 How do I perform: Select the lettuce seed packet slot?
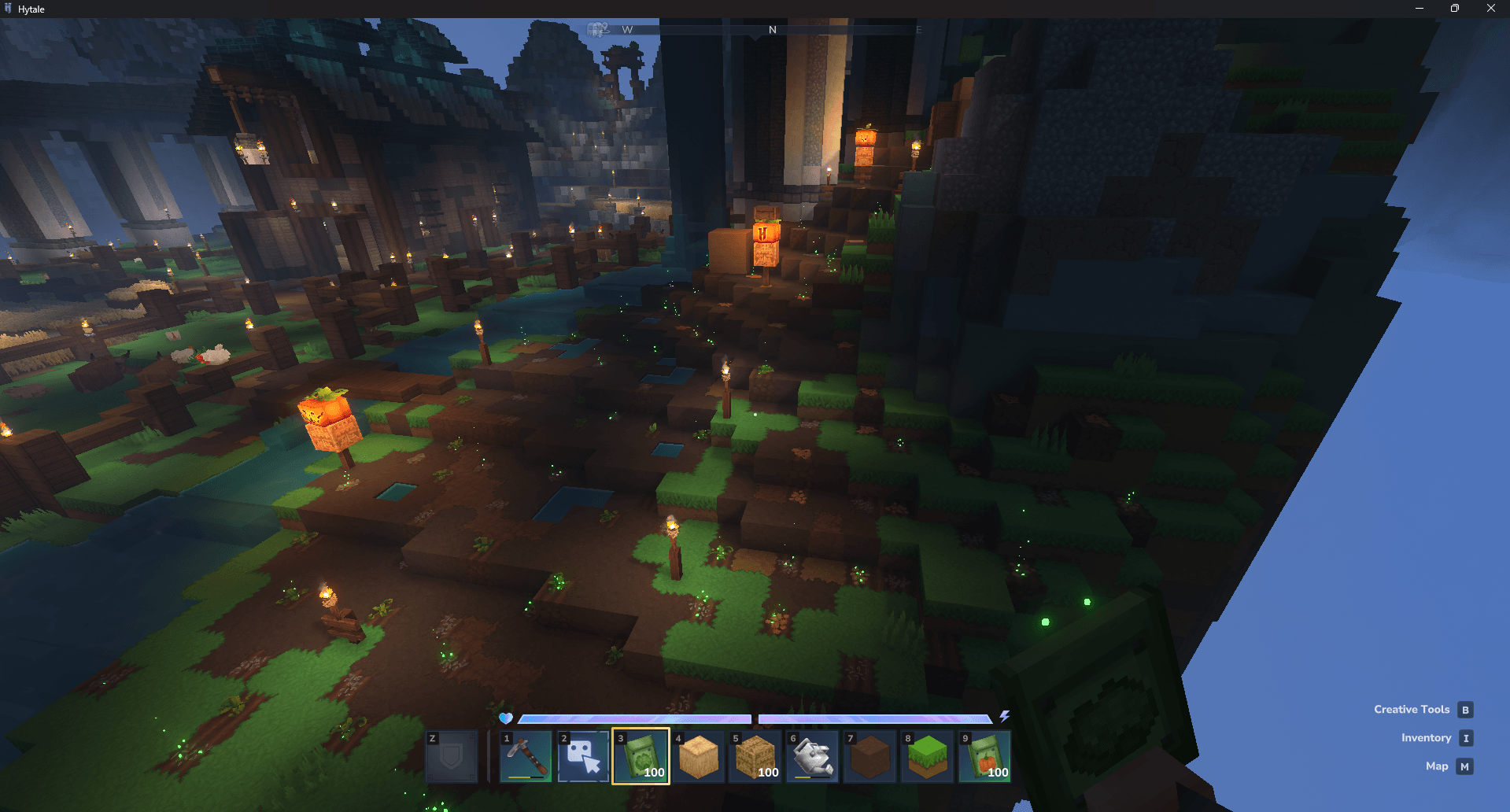641,756
